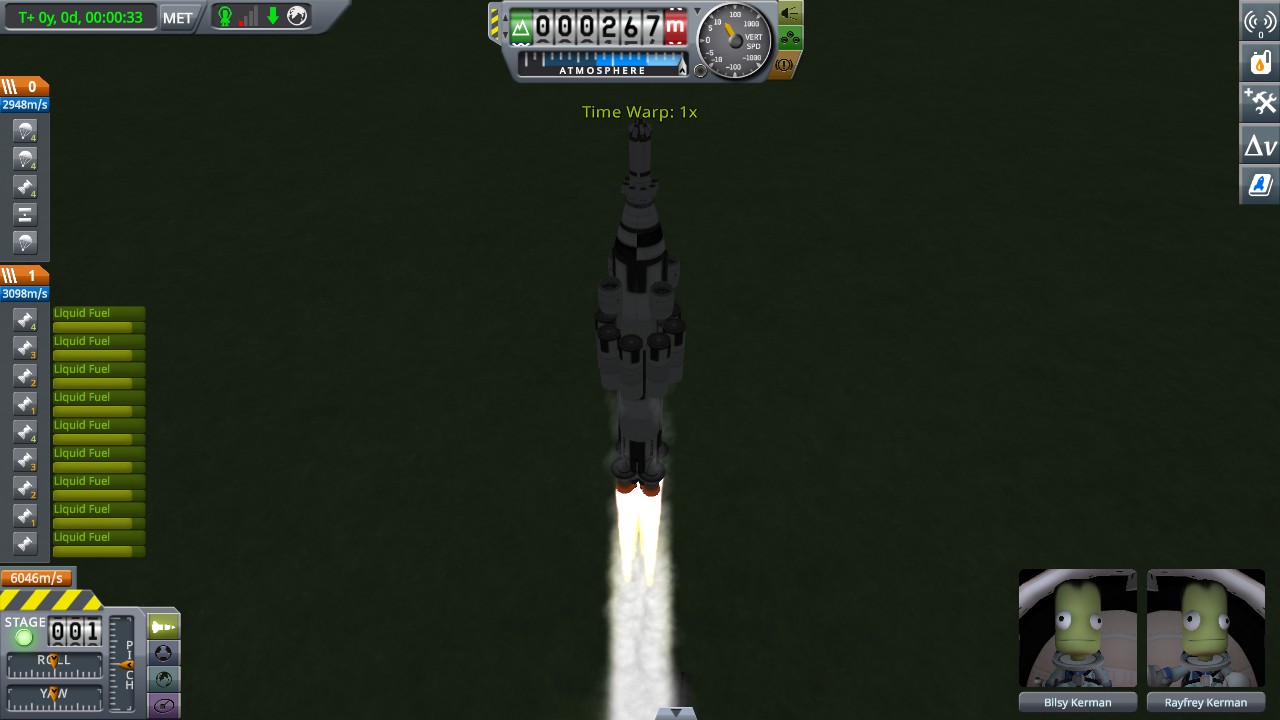Select staging mode with the rocket button

pyautogui.click(x=162, y=626)
